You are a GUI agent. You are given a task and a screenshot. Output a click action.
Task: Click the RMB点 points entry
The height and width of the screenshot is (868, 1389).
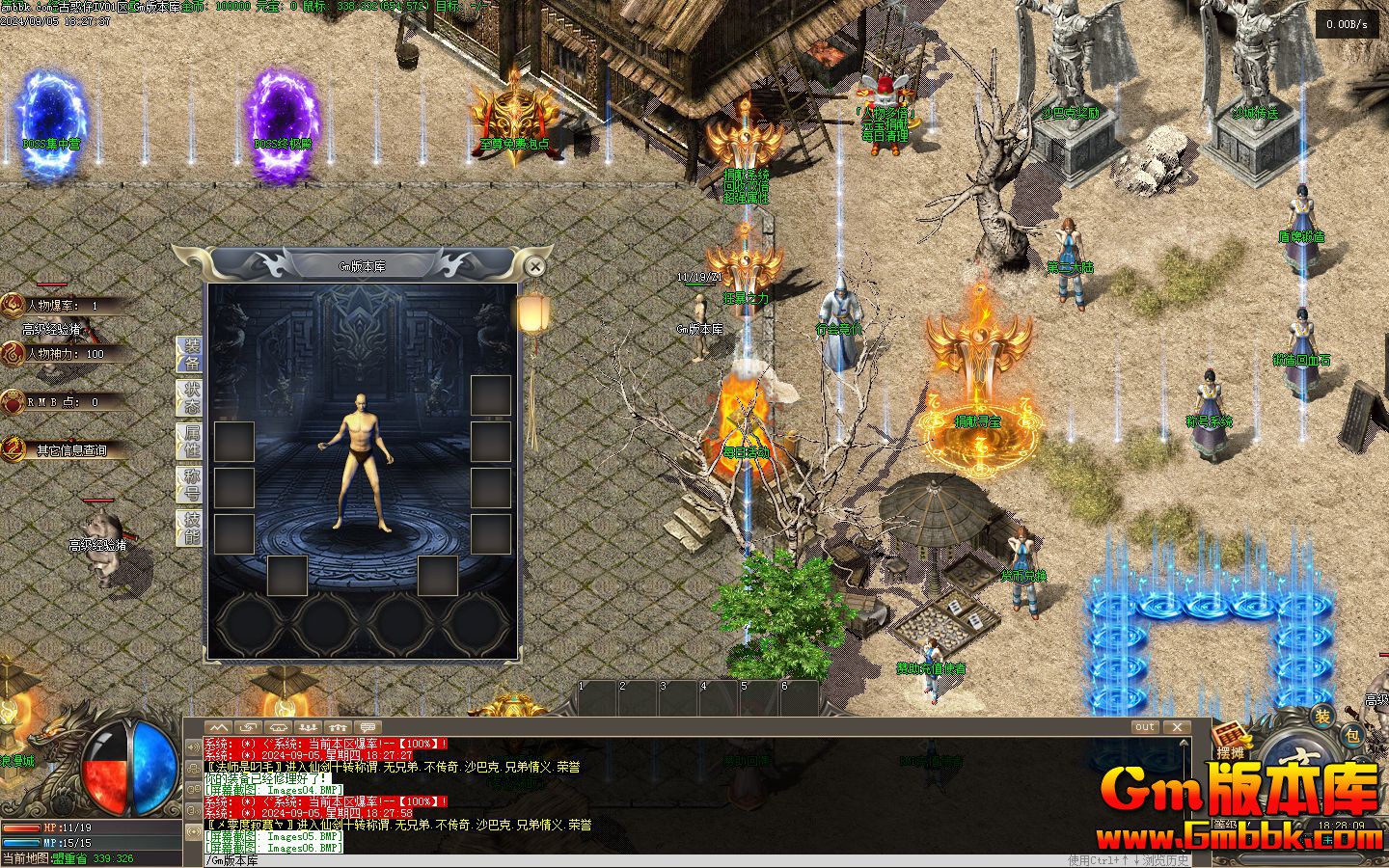pyautogui.click(x=63, y=402)
